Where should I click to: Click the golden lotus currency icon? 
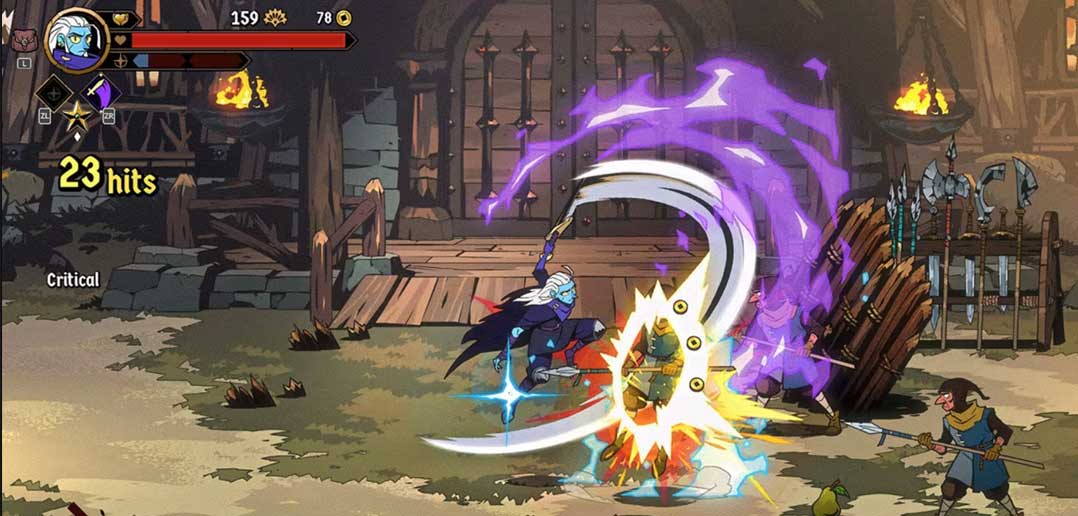[274, 17]
